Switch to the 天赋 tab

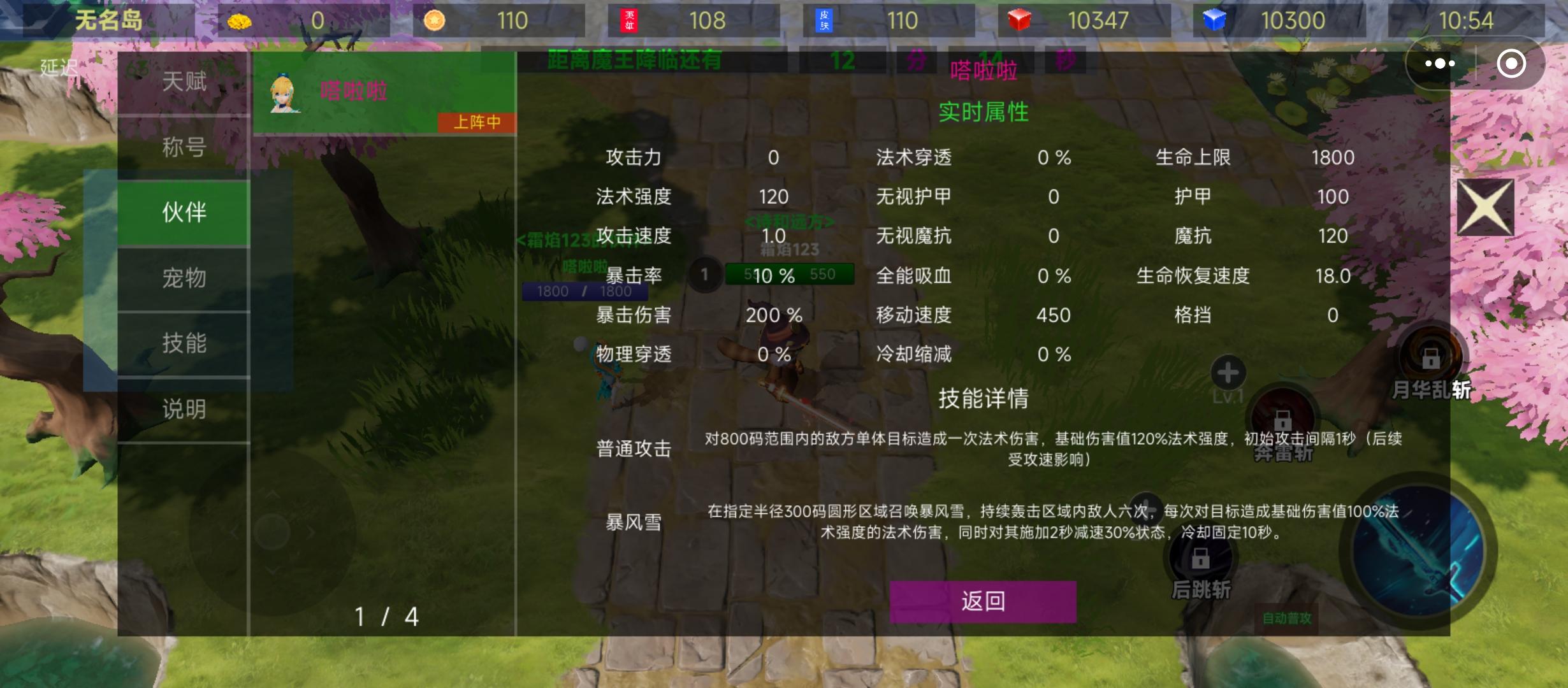pyautogui.click(x=183, y=82)
